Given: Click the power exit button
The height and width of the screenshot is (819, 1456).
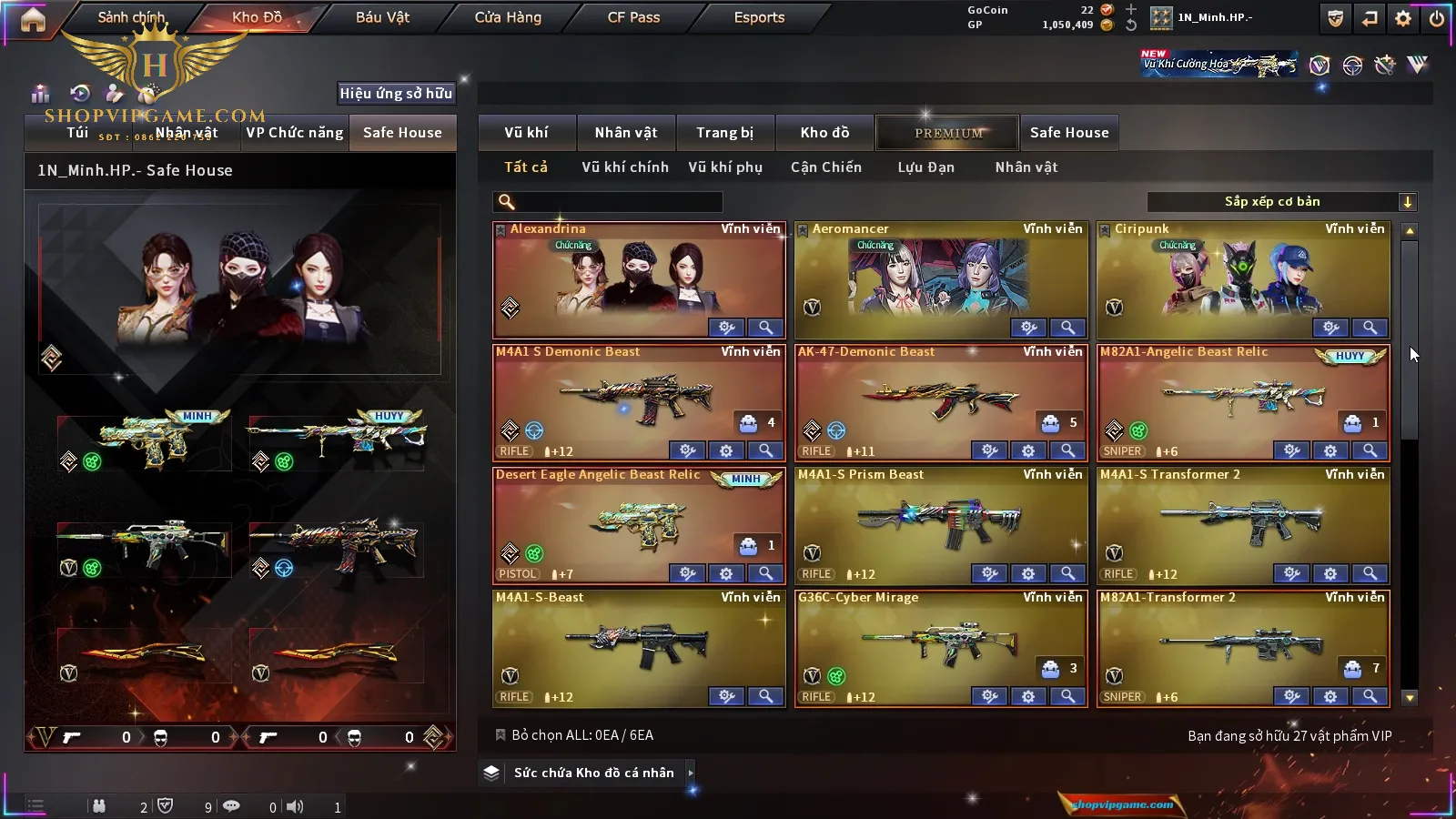Looking at the screenshot, I should (1437, 18).
